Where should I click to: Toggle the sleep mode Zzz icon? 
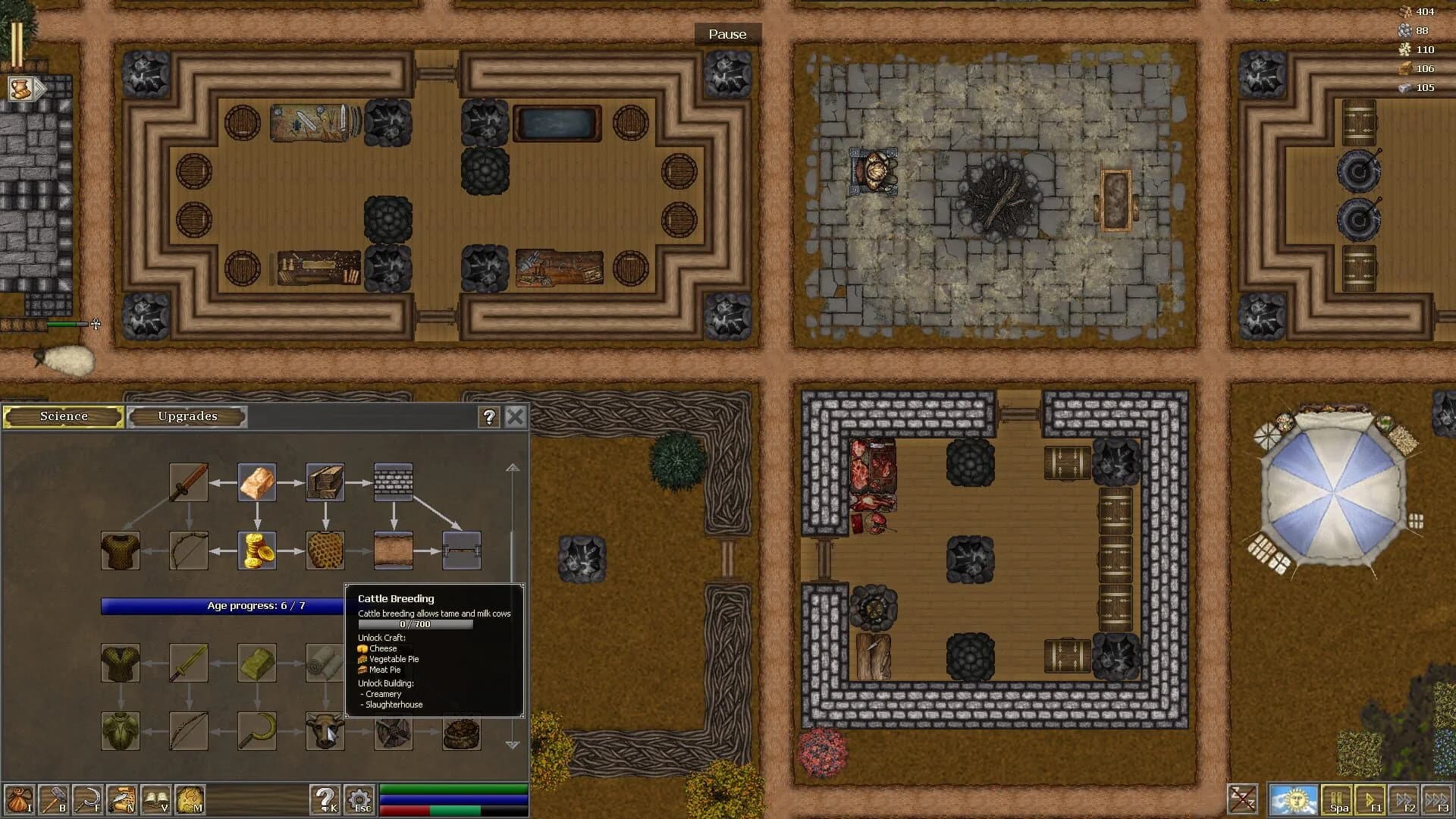[x=1244, y=799]
